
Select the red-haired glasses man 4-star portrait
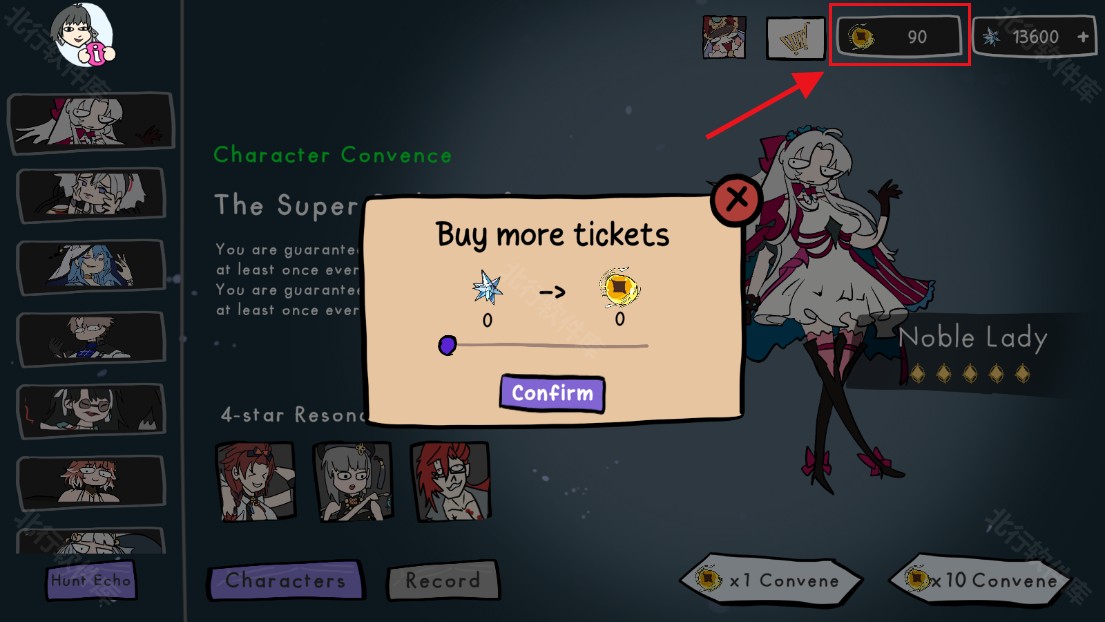[449, 481]
